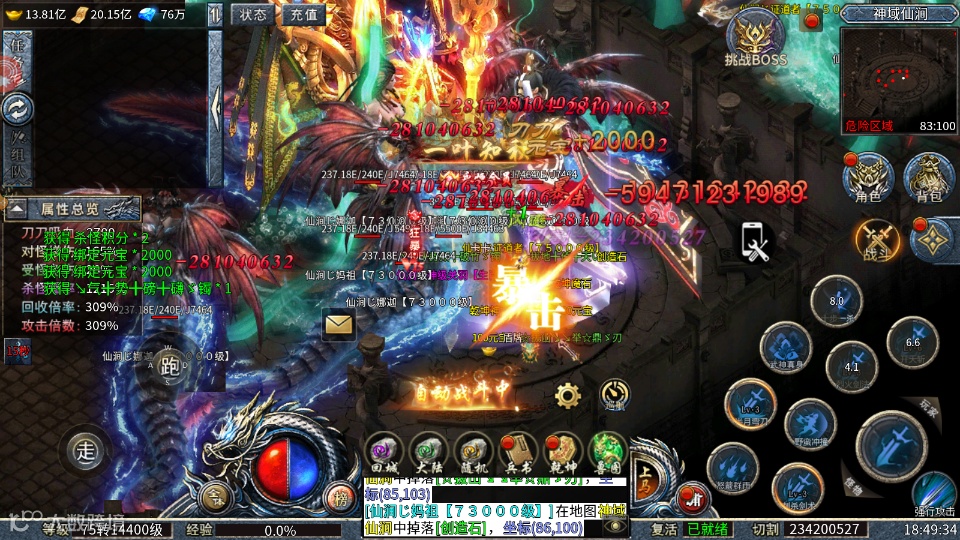Open the 乾坤 item

(562, 453)
